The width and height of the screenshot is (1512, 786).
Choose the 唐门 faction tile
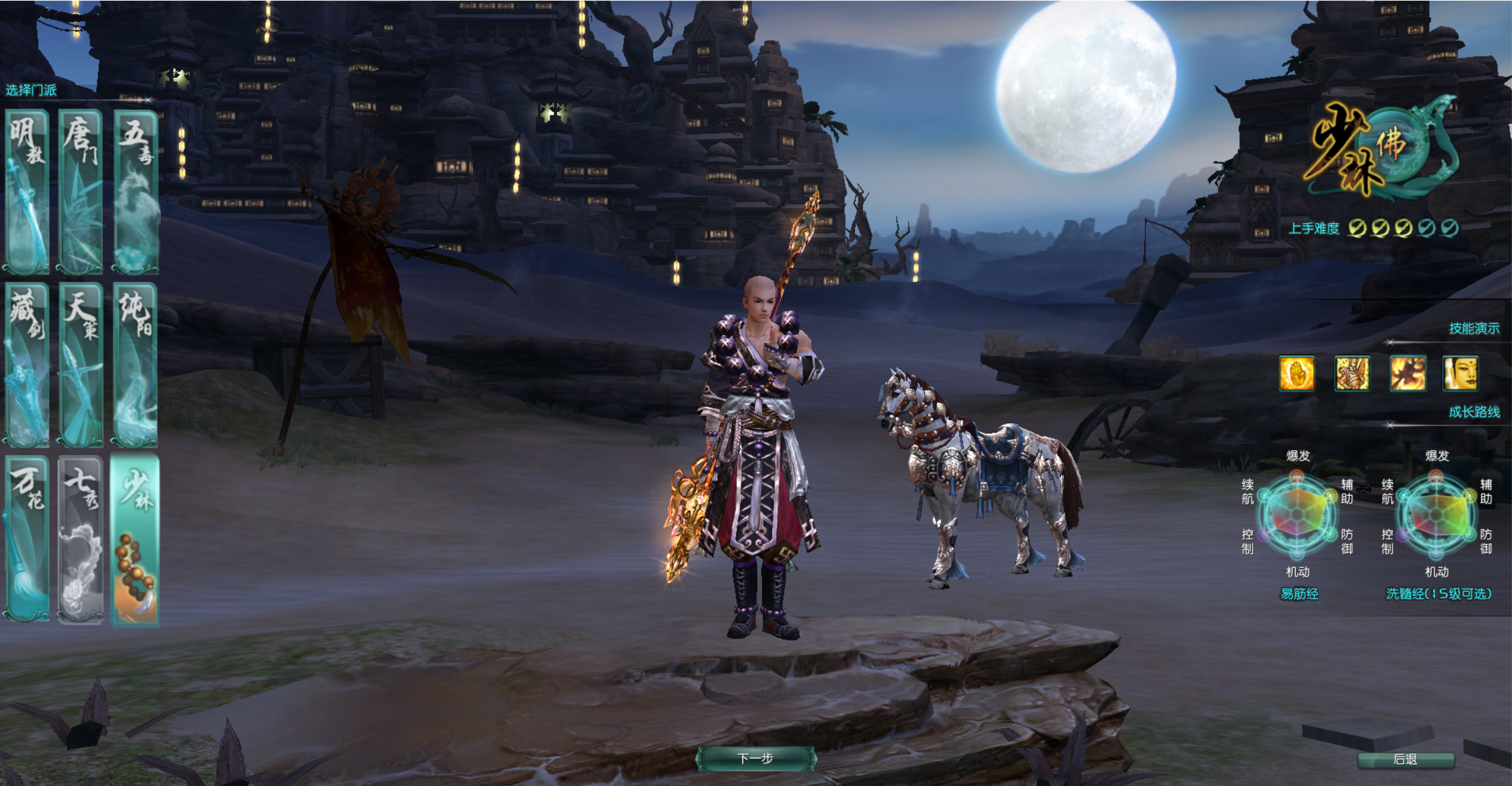(81, 191)
